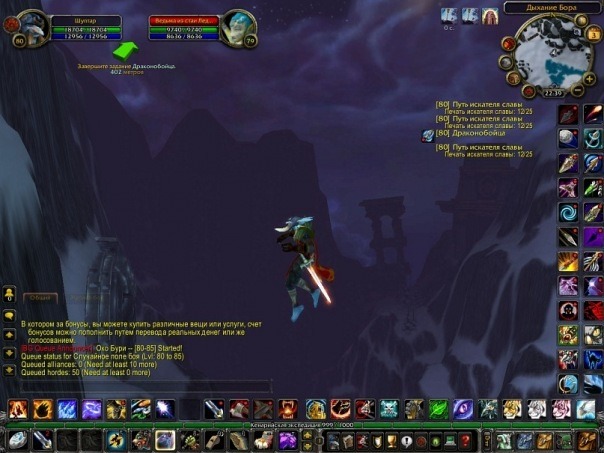This screenshot has width=604, height=453.
Task: Click the blue swirl spell icon
Action: tap(568, 213)
